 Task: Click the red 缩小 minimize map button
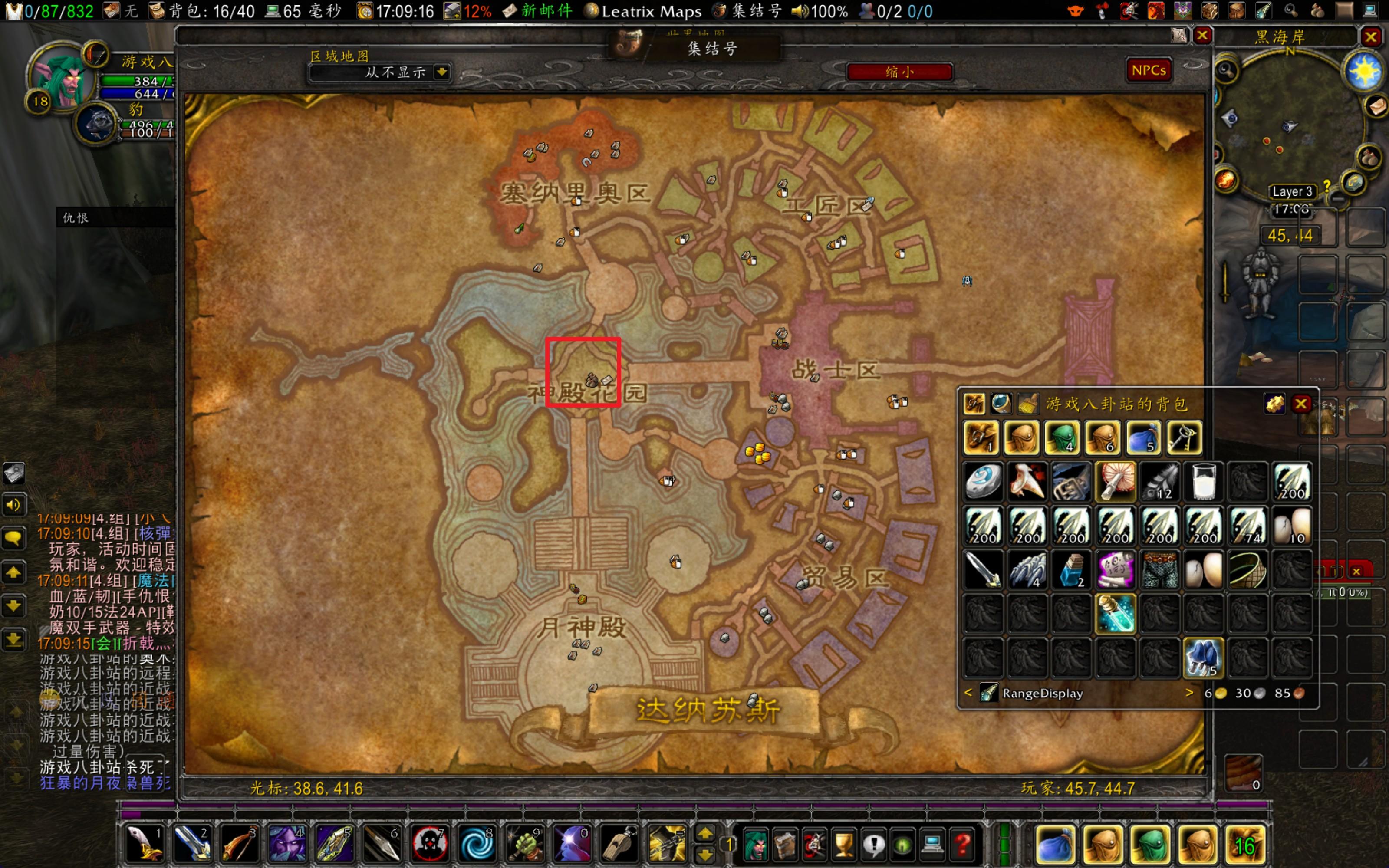click(x=899, y=72)
